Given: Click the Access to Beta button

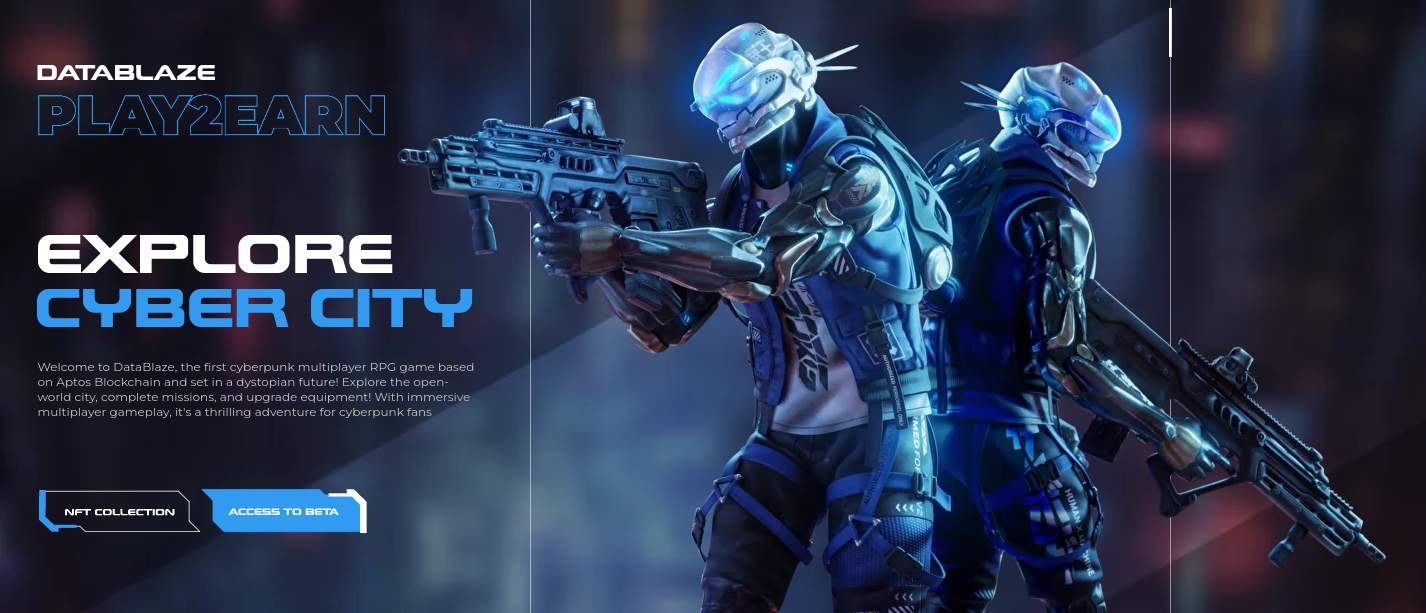Looking at the screenshot, I should (x=284, y=511).
